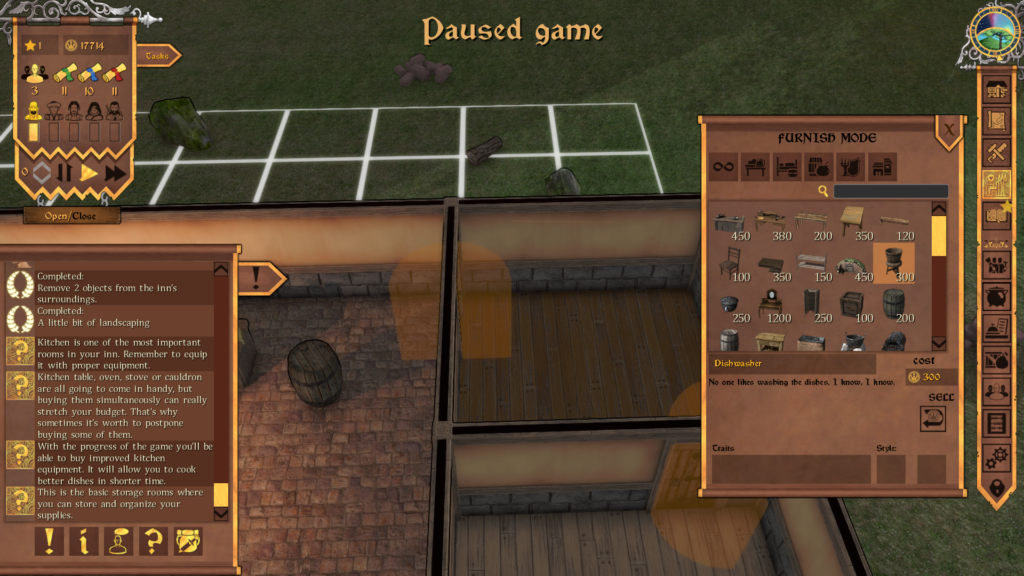Screen dimensions: 1024x576
Task: Click the furniture search field
Action: pyautogui.click(x=891, y=191)
